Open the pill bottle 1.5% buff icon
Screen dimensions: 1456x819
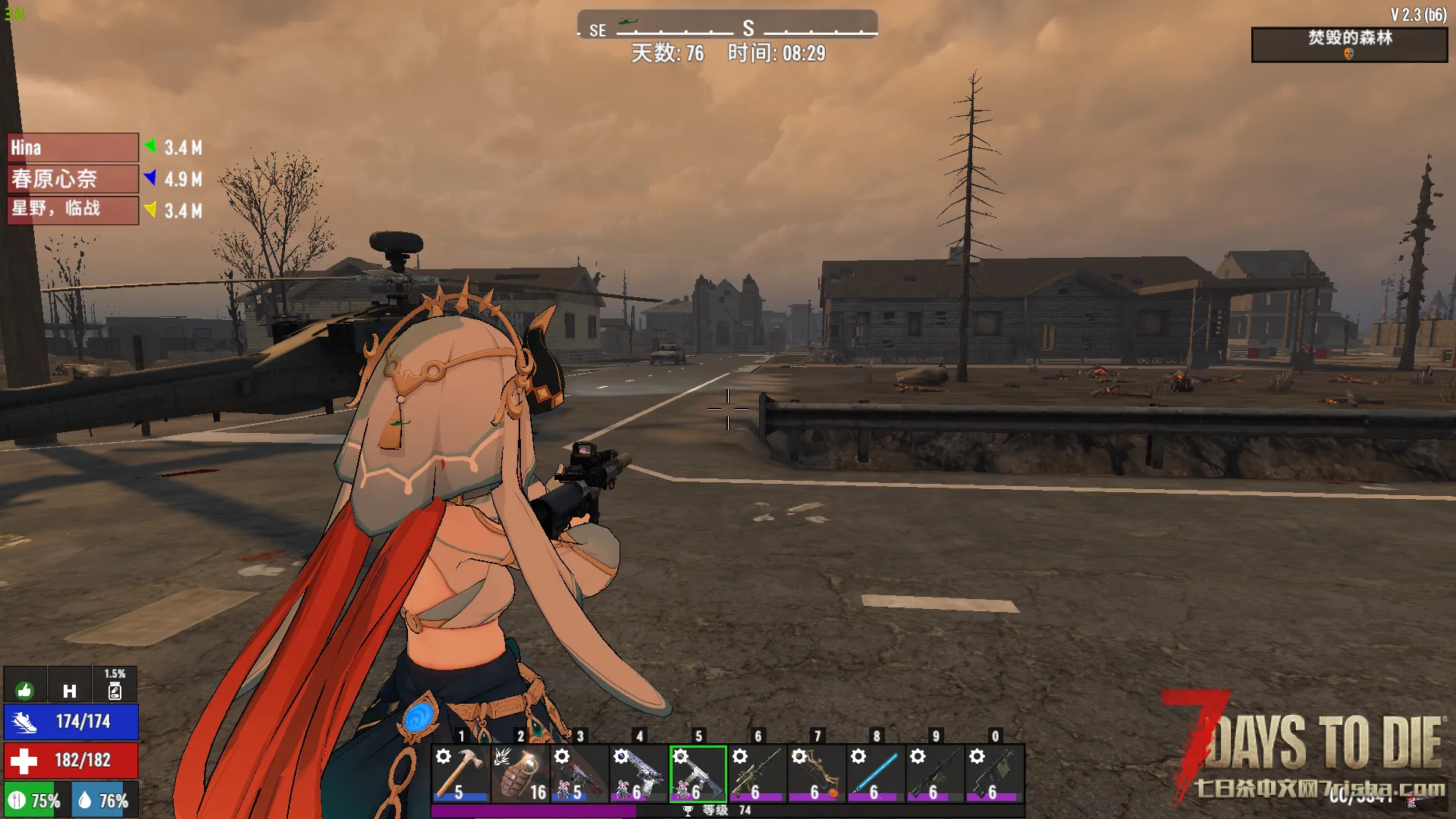click(115, 686)
